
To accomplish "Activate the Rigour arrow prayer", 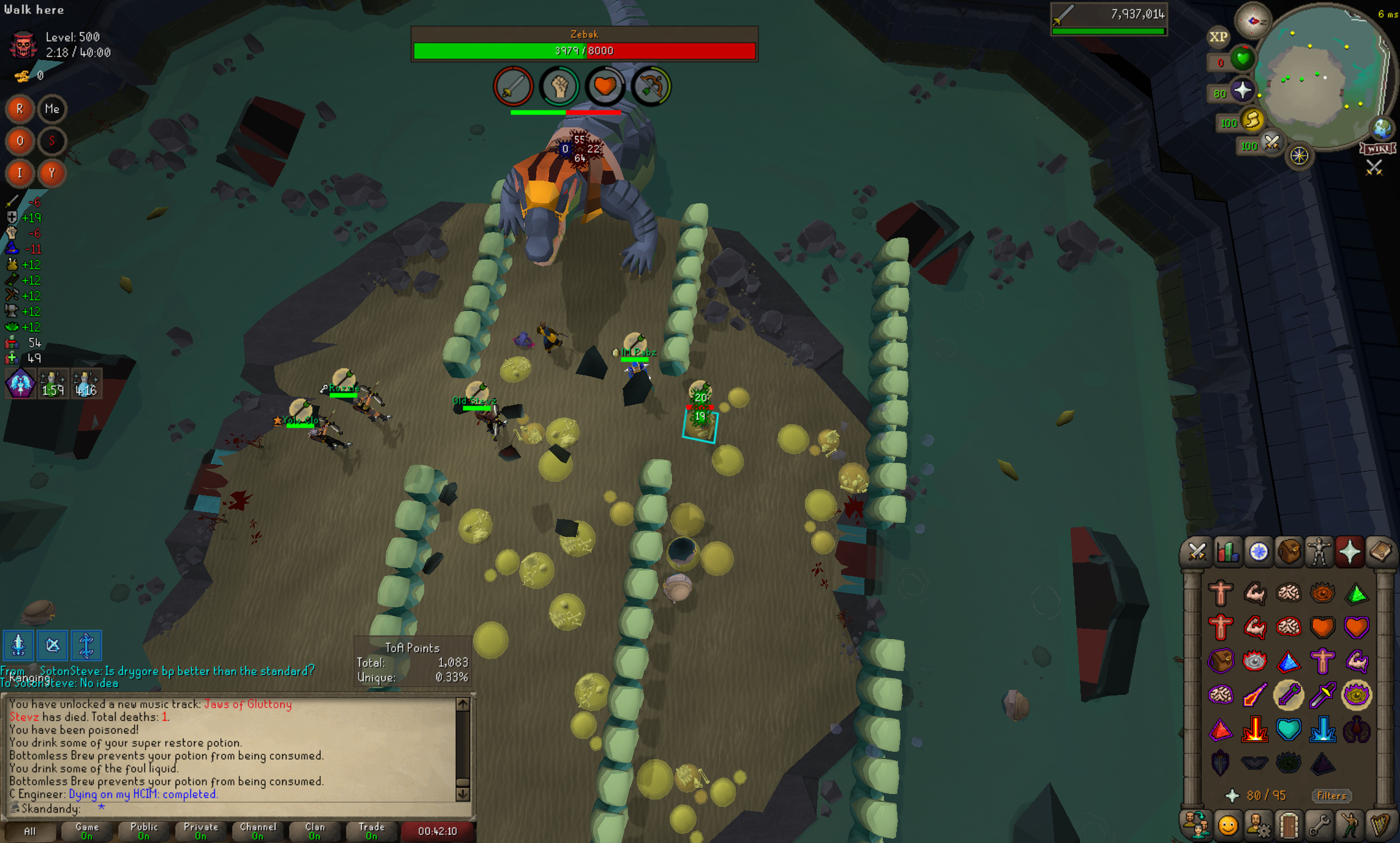I will [1288, 695].
